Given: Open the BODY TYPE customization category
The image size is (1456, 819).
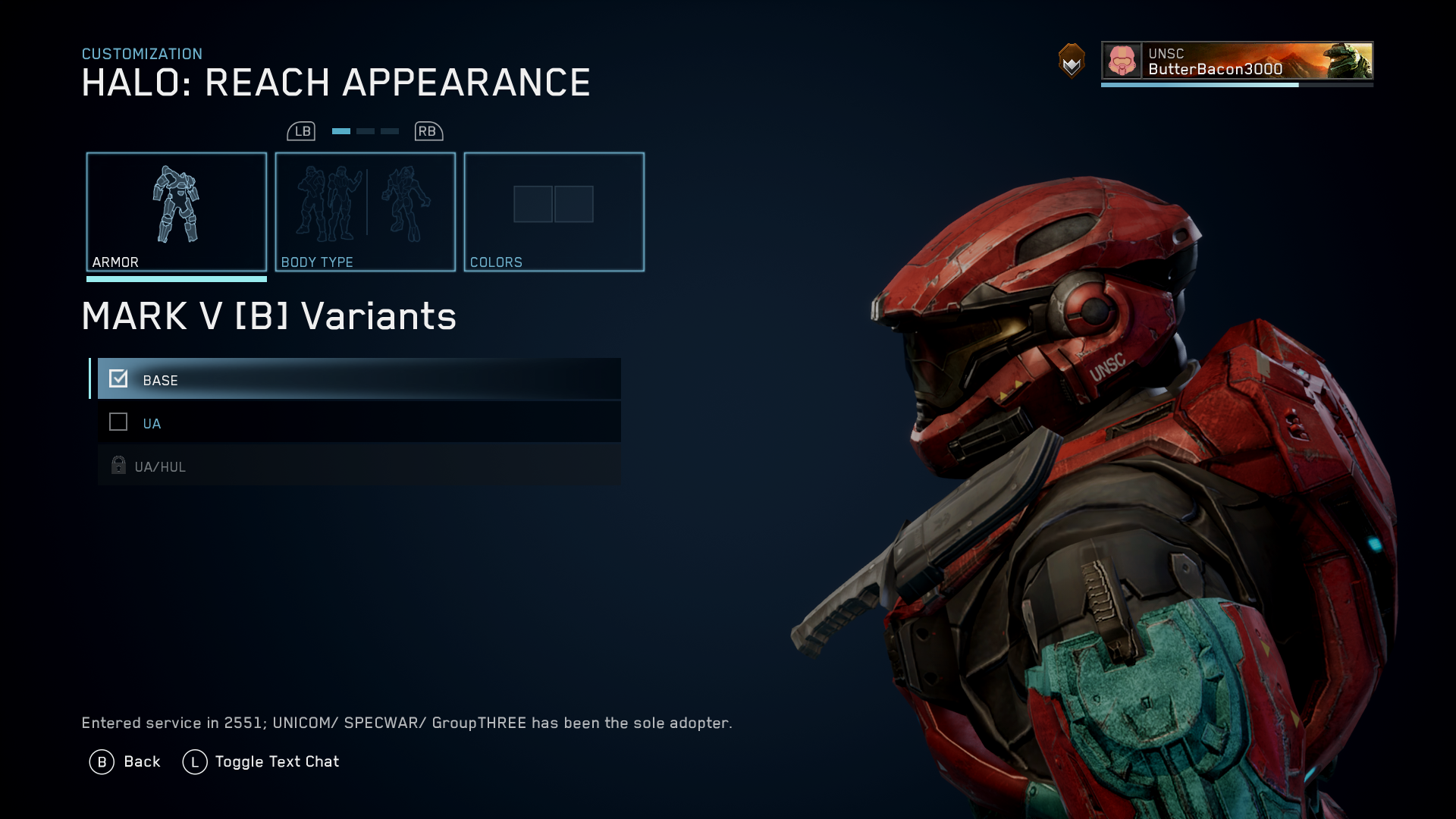Looking at the screenshot, I should (365, 211).
